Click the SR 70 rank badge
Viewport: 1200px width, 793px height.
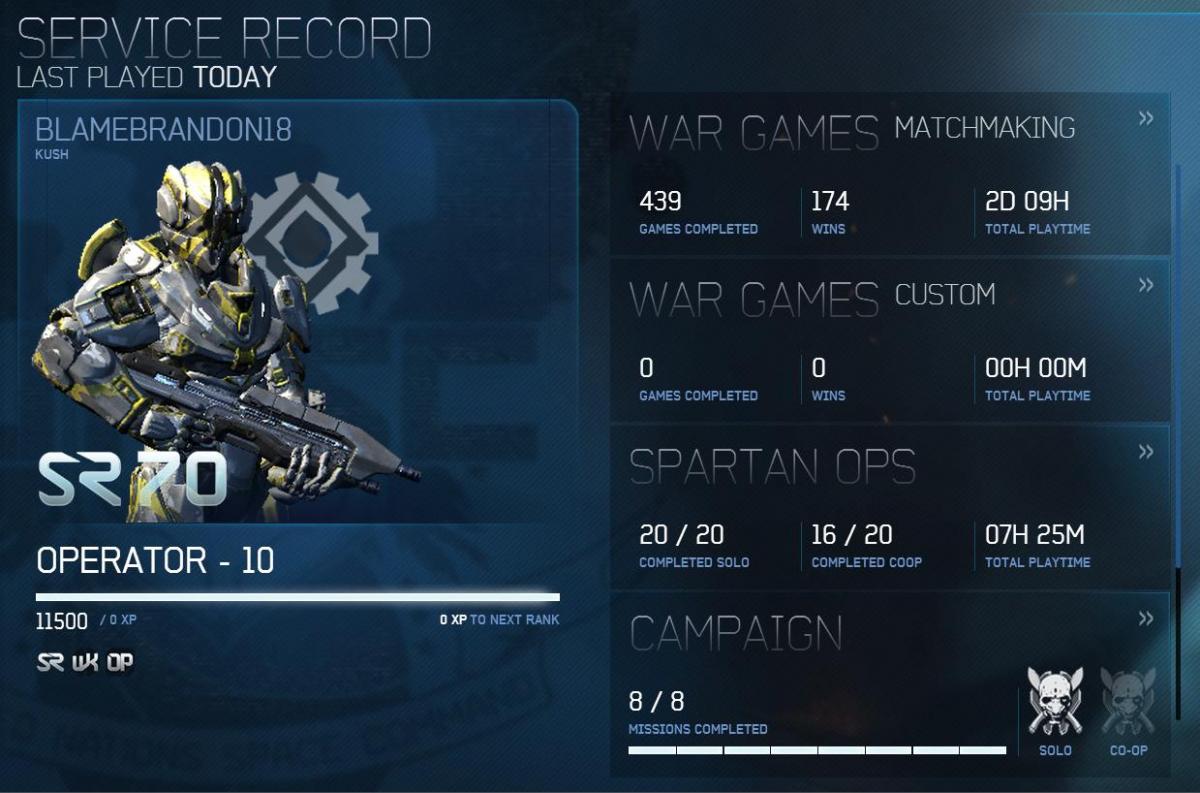click(132, 481)
